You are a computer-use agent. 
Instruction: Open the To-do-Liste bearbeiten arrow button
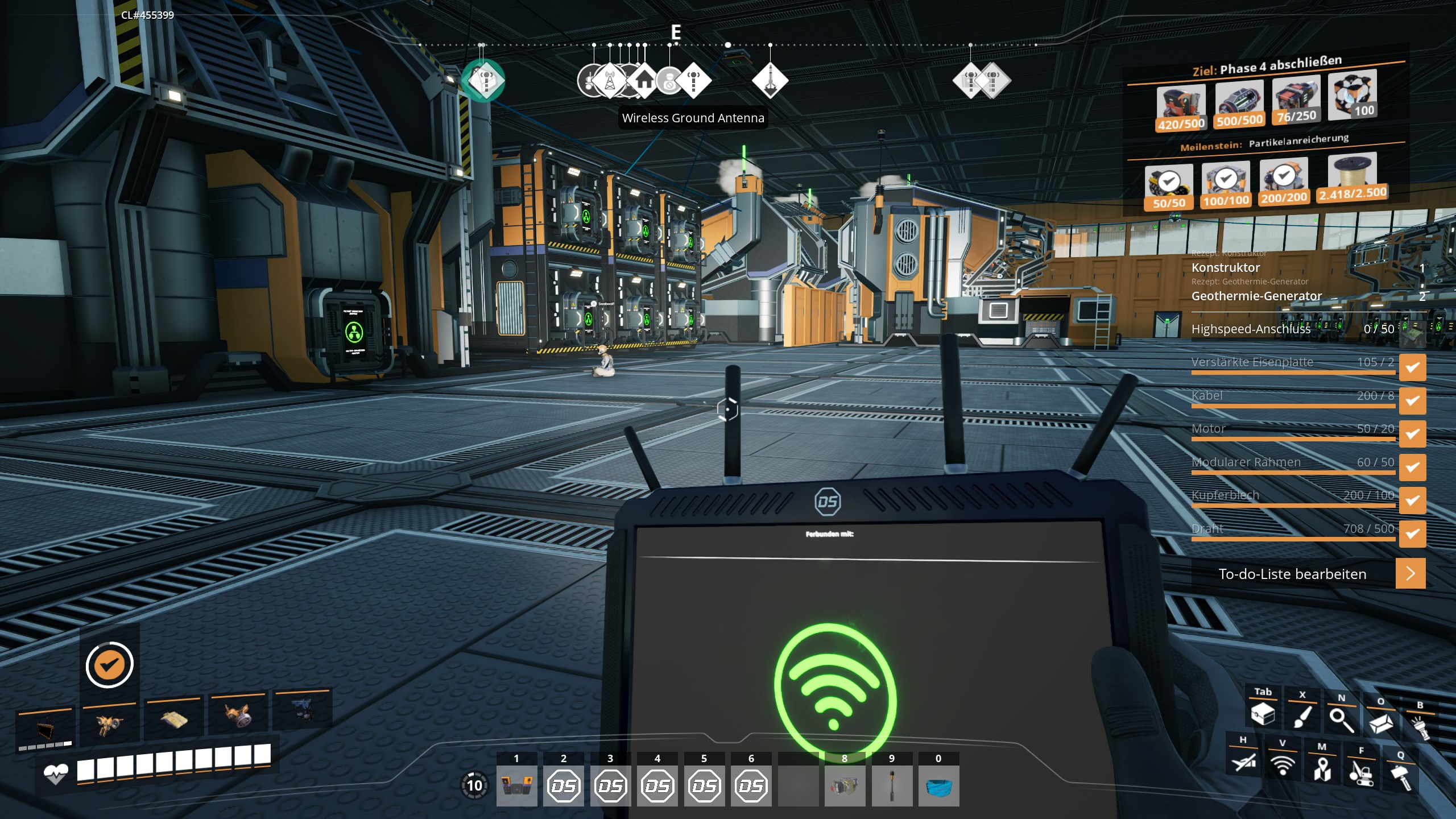pos(1410,573)
